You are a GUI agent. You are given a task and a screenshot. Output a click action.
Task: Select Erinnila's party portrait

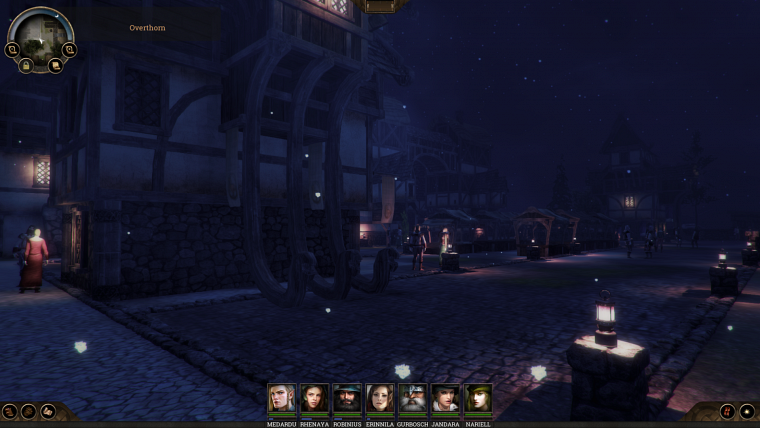coord(380,398)
